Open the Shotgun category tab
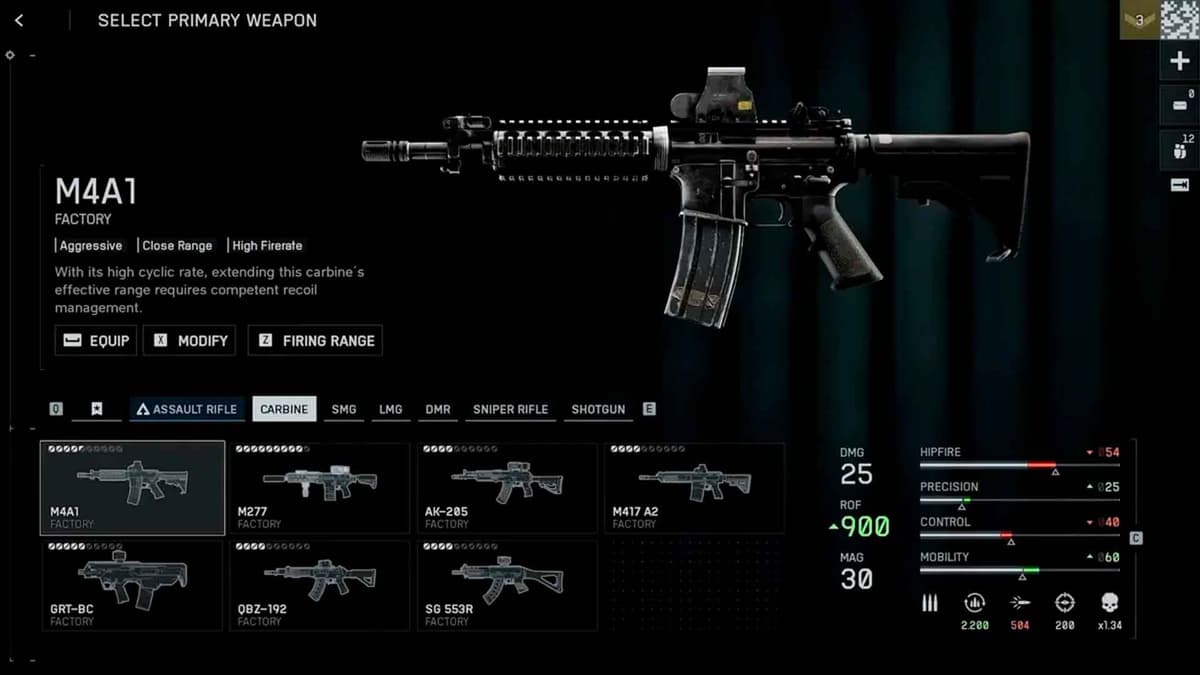Screen dimensions: 1200x675 click(x=598, y=409)
